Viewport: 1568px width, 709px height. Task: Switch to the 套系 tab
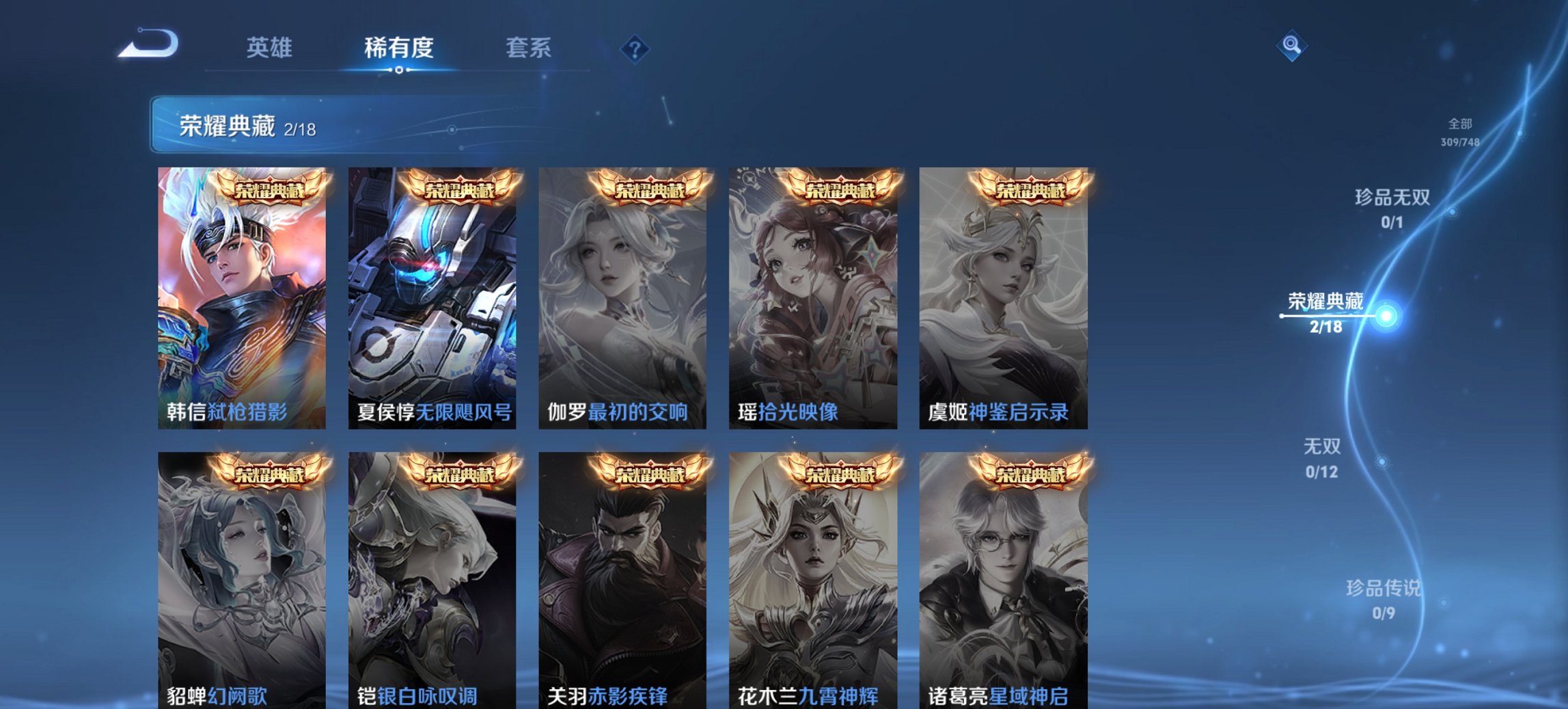[528, 48]
